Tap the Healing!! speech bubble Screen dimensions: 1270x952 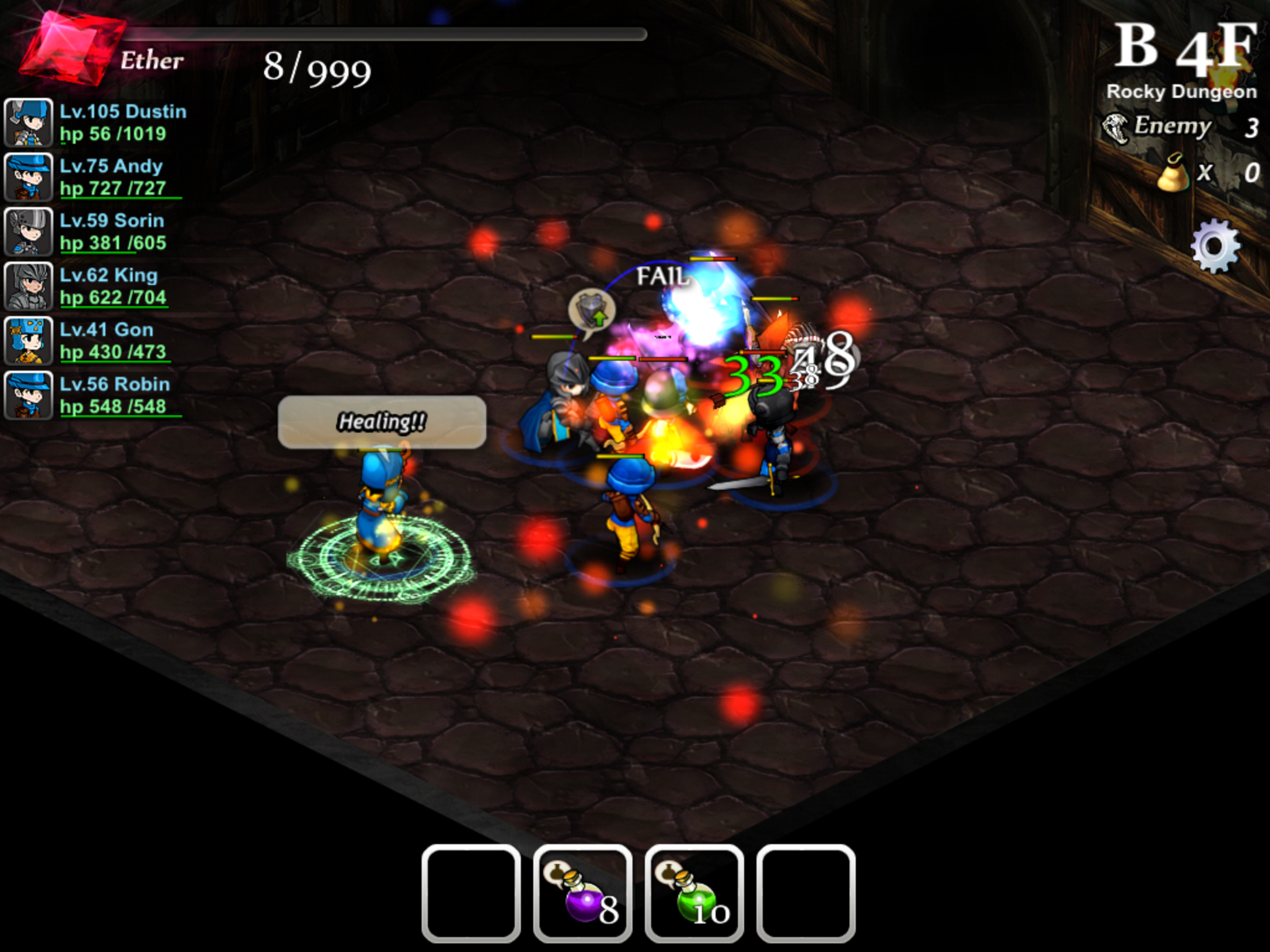[x=381, y=421]
